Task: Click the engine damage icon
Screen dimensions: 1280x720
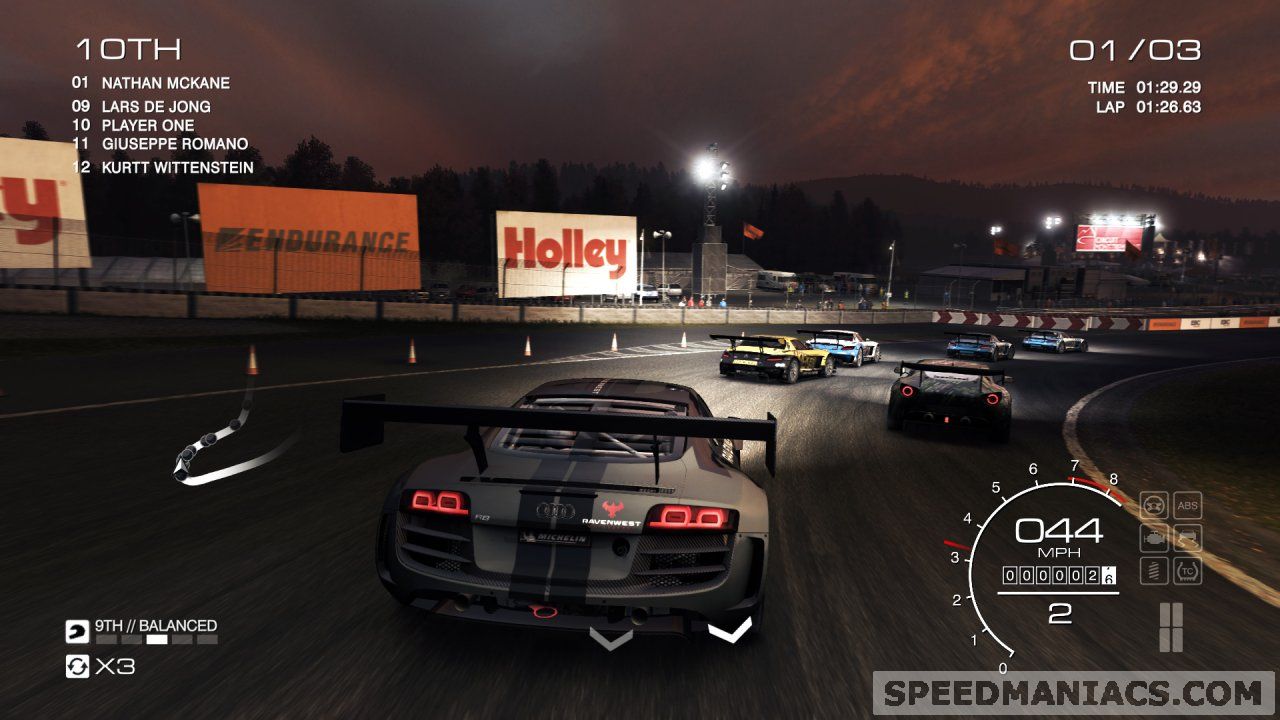Action: pos(1154,537)
